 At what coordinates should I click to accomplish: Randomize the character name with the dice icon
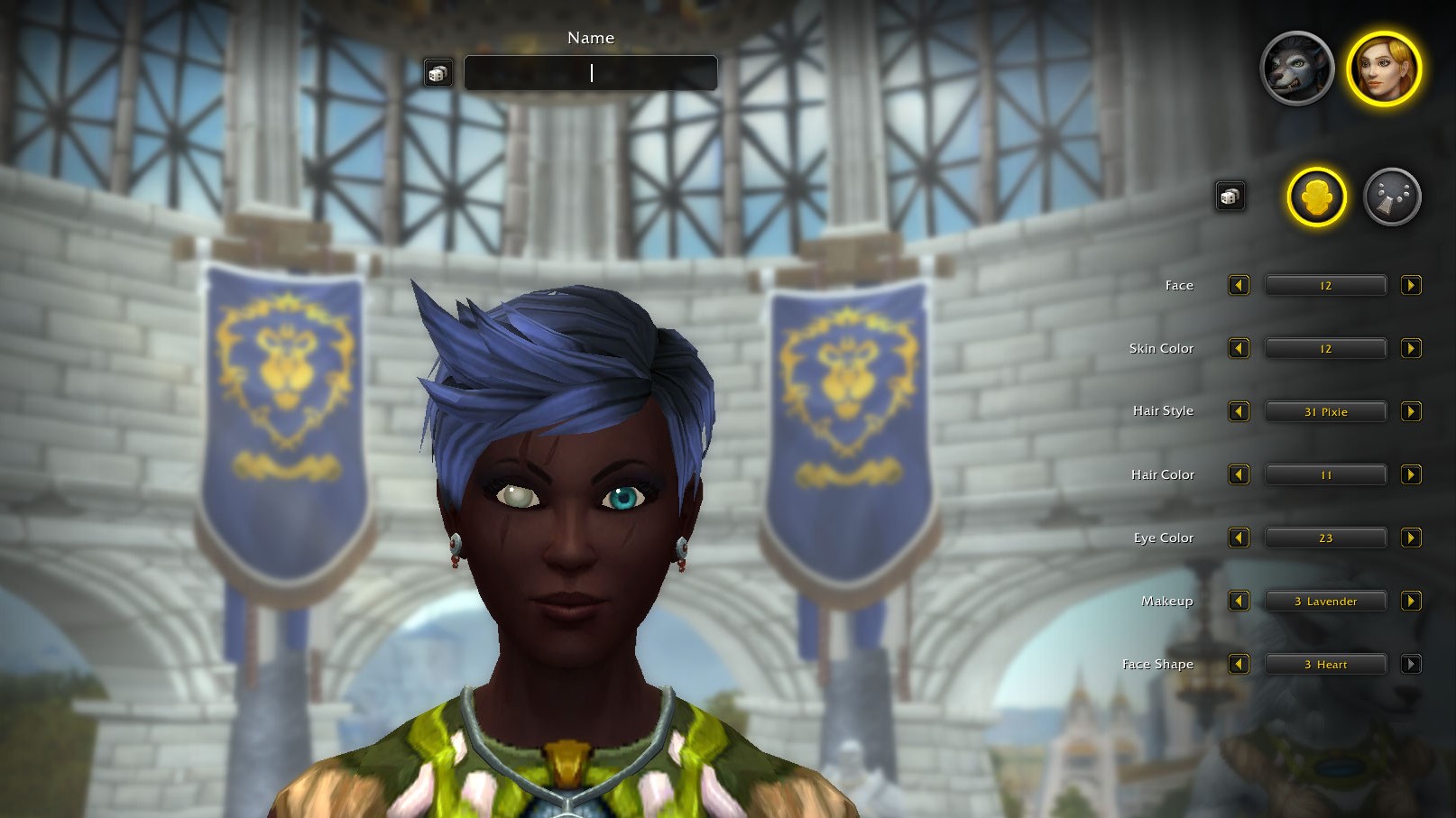[439, 72]
